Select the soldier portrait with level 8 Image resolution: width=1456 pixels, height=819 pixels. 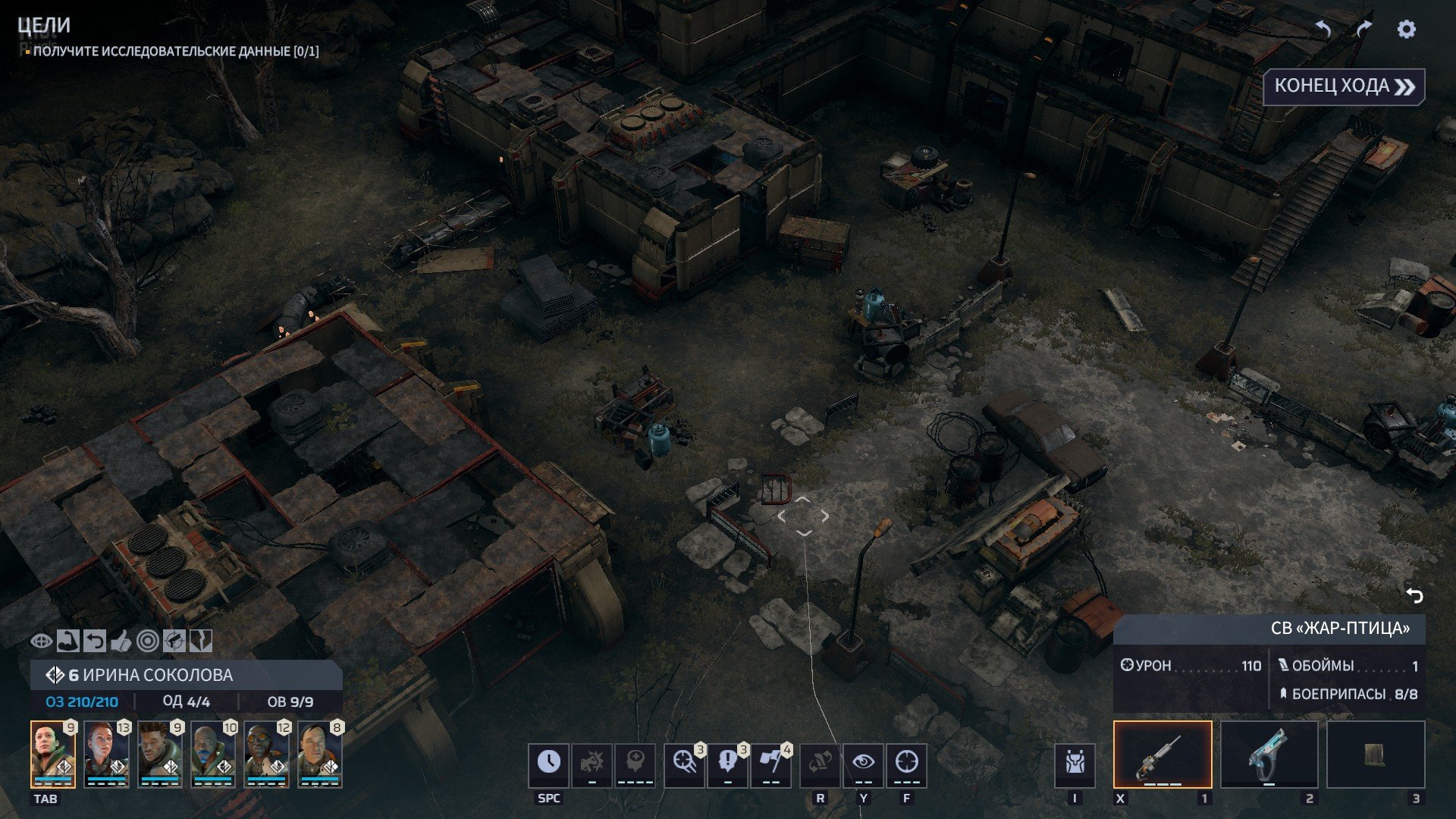pos(319,754)
